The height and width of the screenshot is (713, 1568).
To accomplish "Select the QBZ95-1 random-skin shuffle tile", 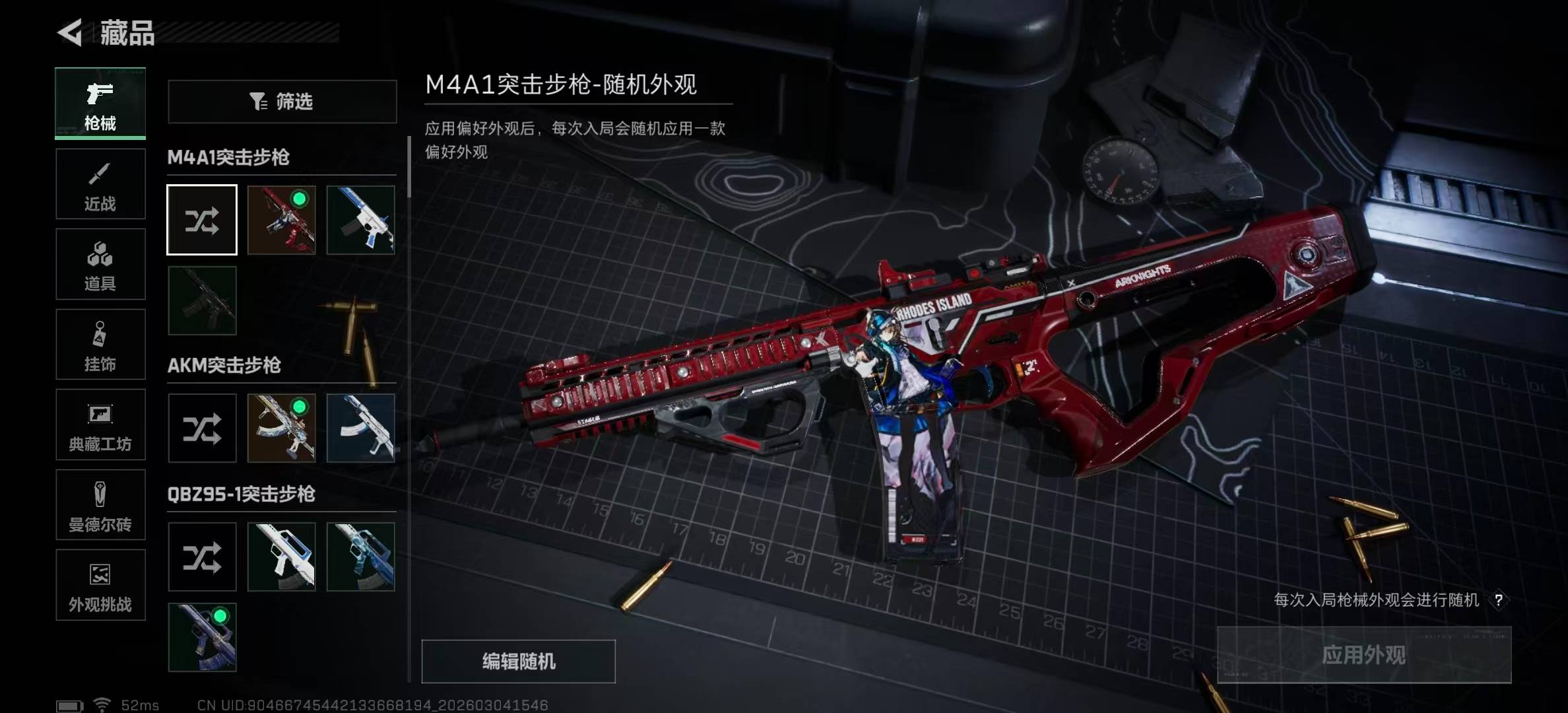I will pyautogui.click(x=202, y=557).
